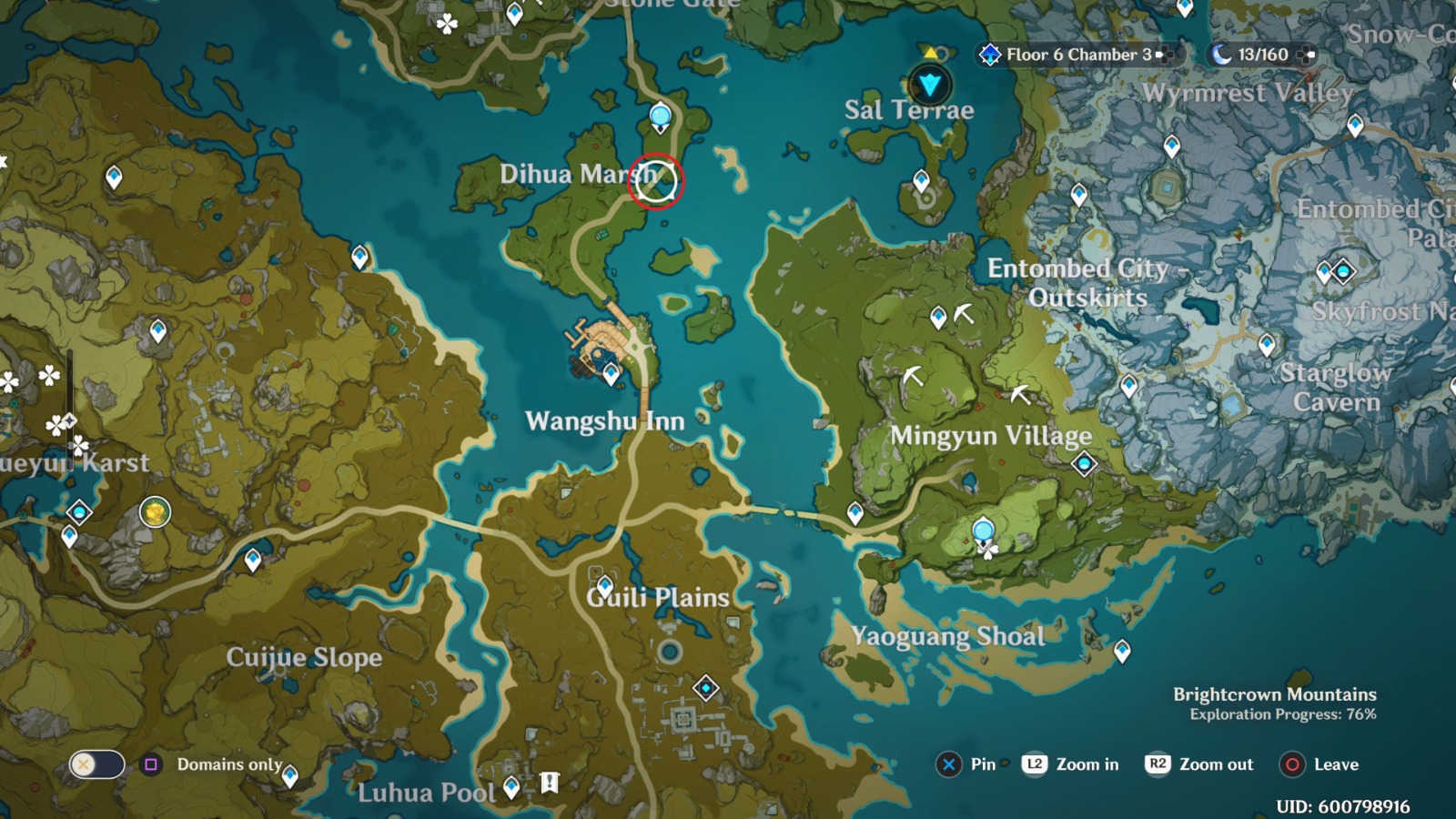Viewport: 1456px width, 819px height.
Task: Click the Statue marker west of Wangshu Inn
Action: (78, 511)
